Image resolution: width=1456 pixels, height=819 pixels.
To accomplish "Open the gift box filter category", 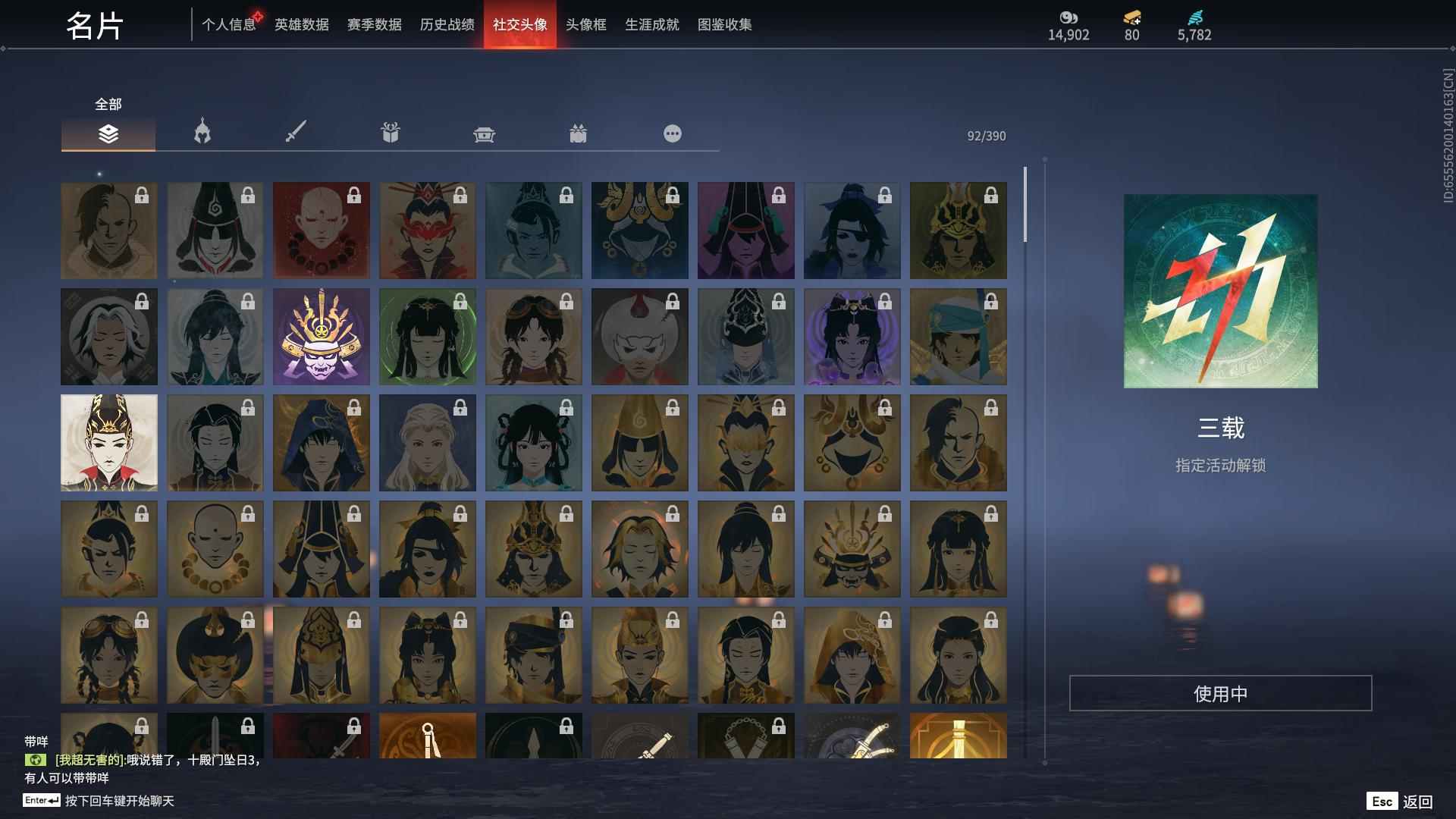I will (x=390, y=133).
